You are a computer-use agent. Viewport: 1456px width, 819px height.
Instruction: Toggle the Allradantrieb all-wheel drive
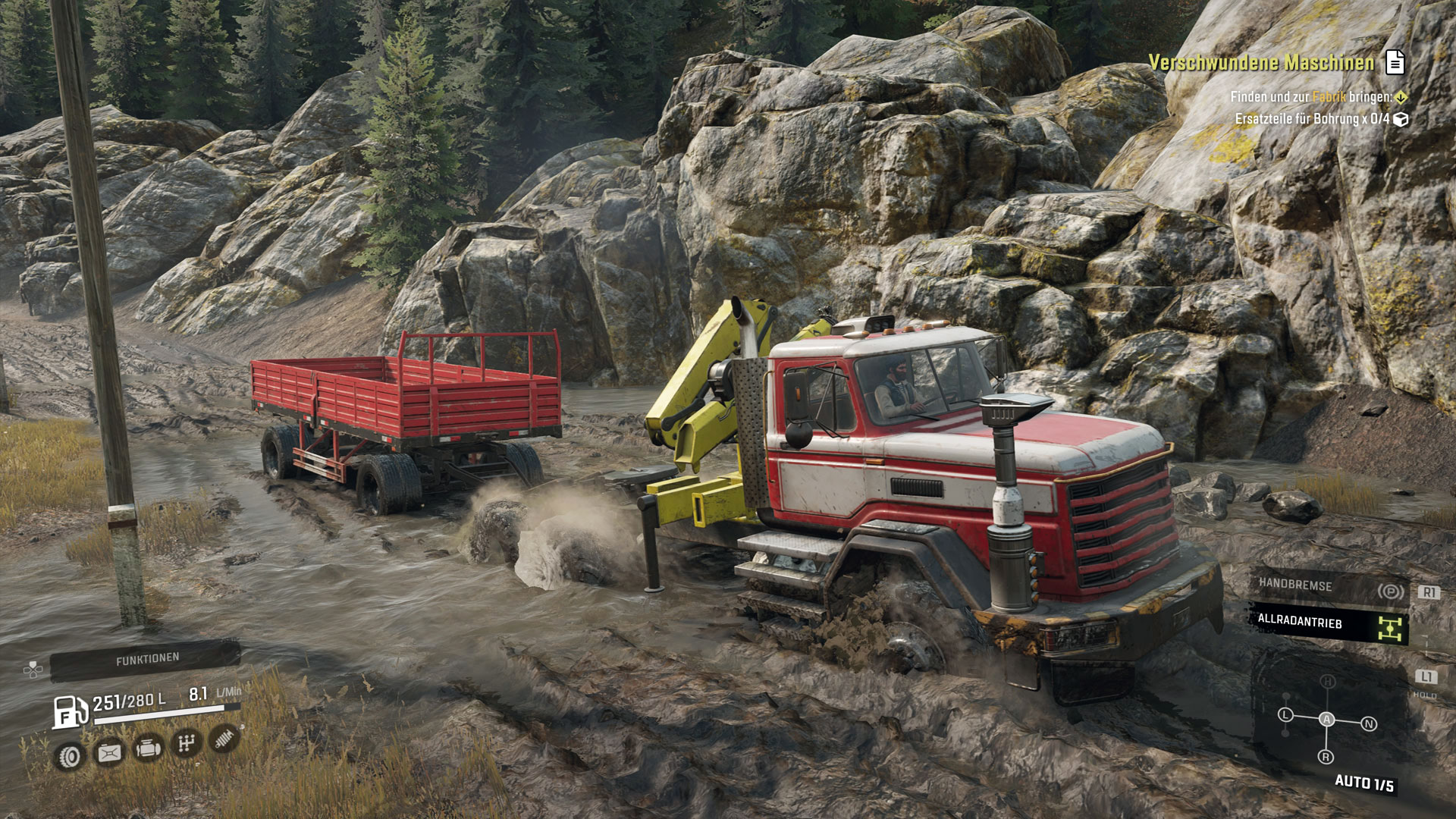tap(1329, 624)
